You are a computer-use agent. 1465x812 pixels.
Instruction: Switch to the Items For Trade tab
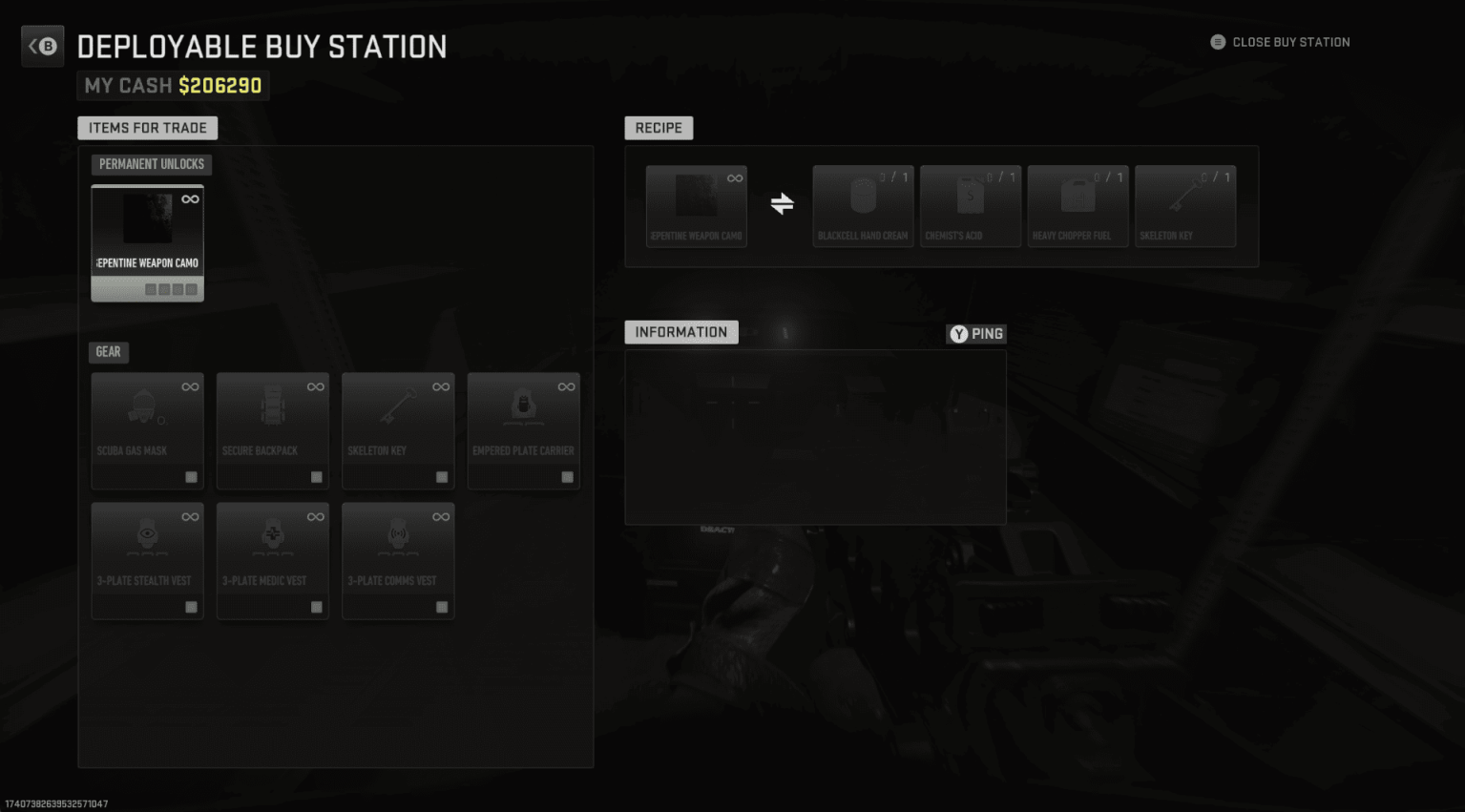coord(147,127)
